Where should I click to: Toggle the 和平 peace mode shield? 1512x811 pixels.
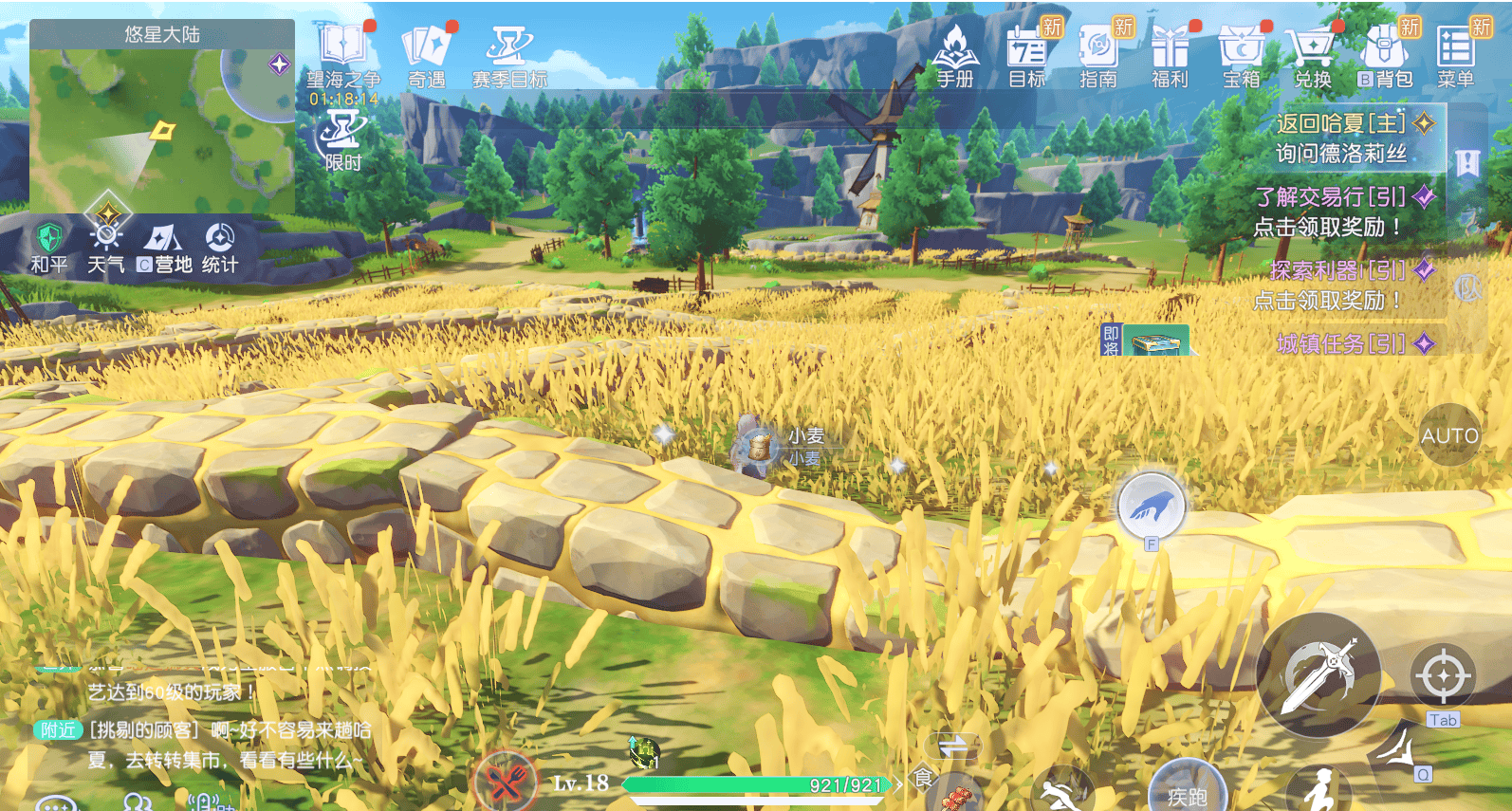click(x=48, y=245)
